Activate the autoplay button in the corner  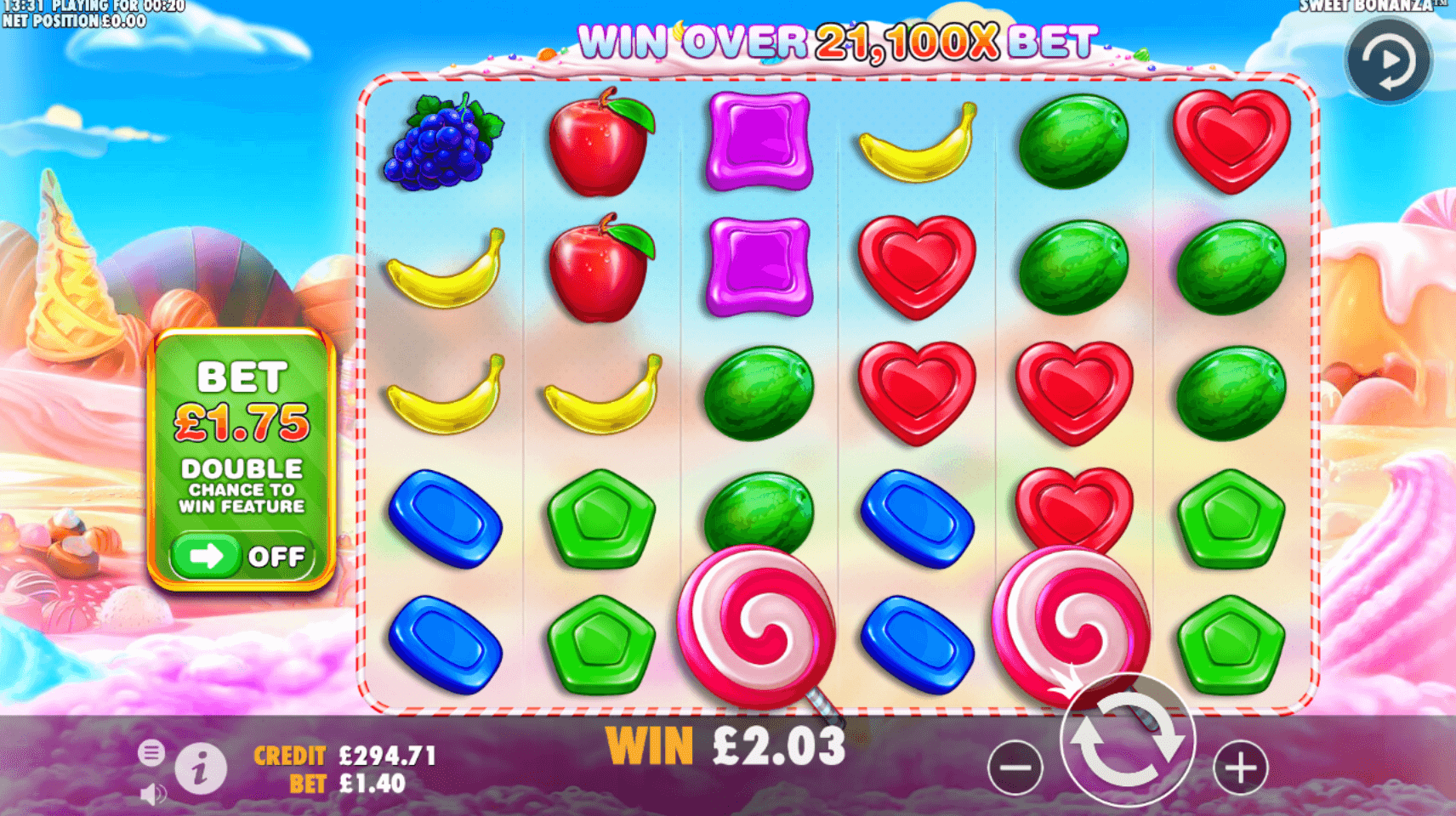pos(1389,60)
